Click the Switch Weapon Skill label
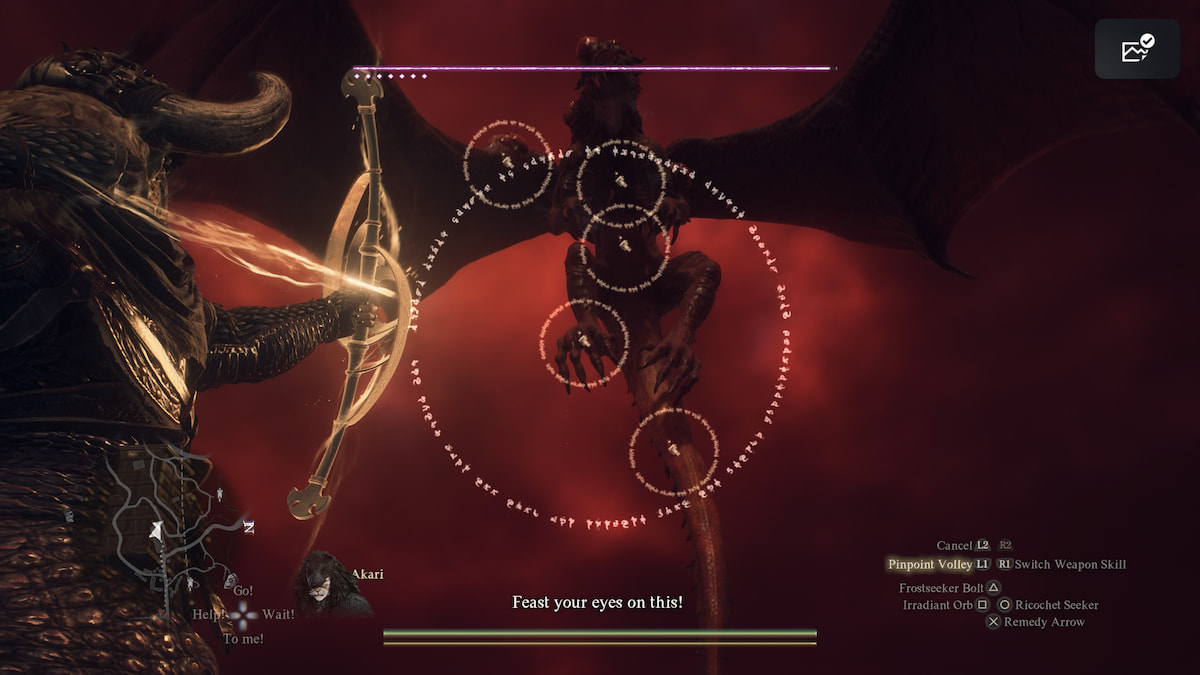This screenshot has height=675, width=1200. pos(1070,564)
